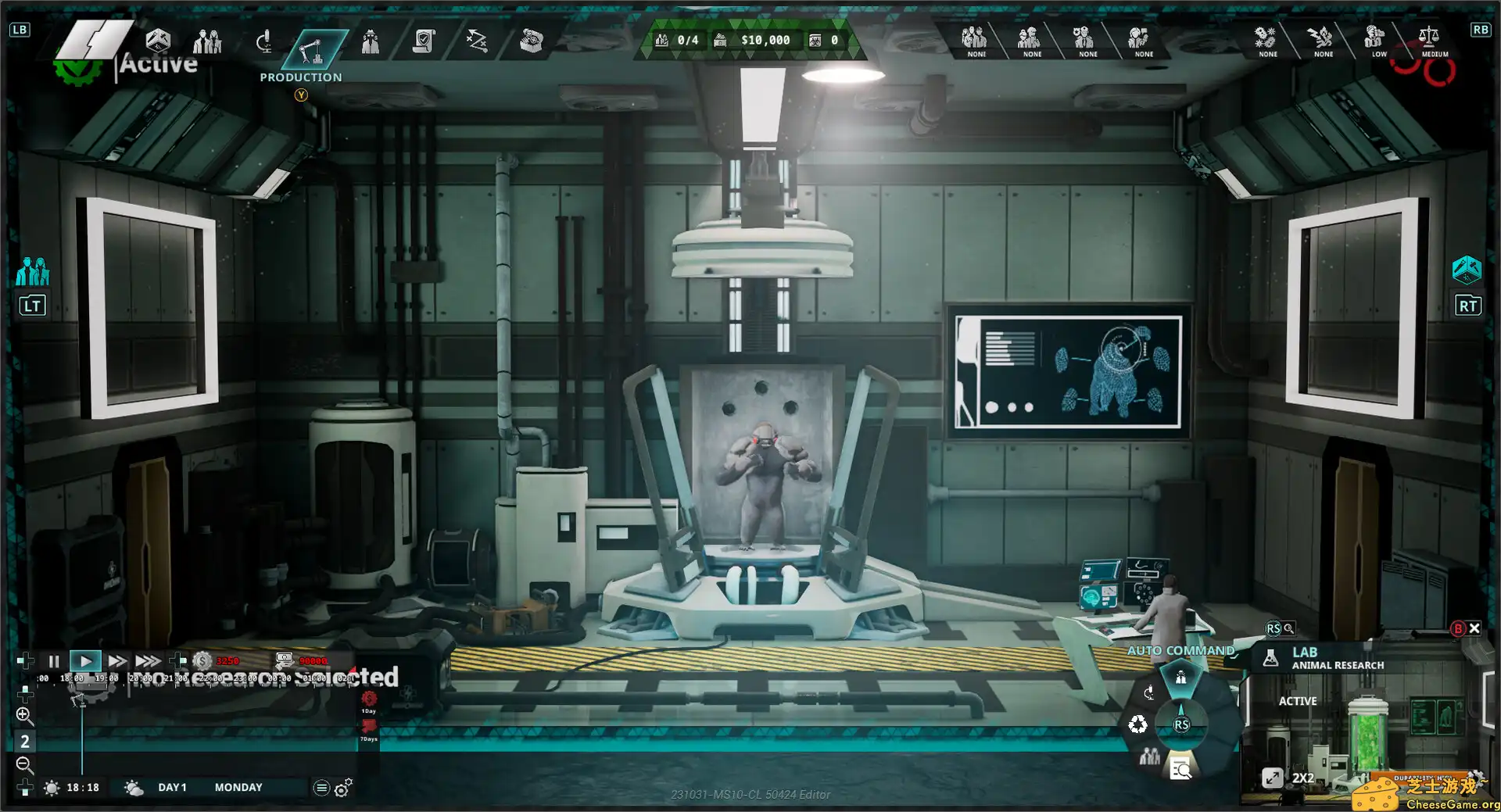Pause the game time

pos(54,661)
